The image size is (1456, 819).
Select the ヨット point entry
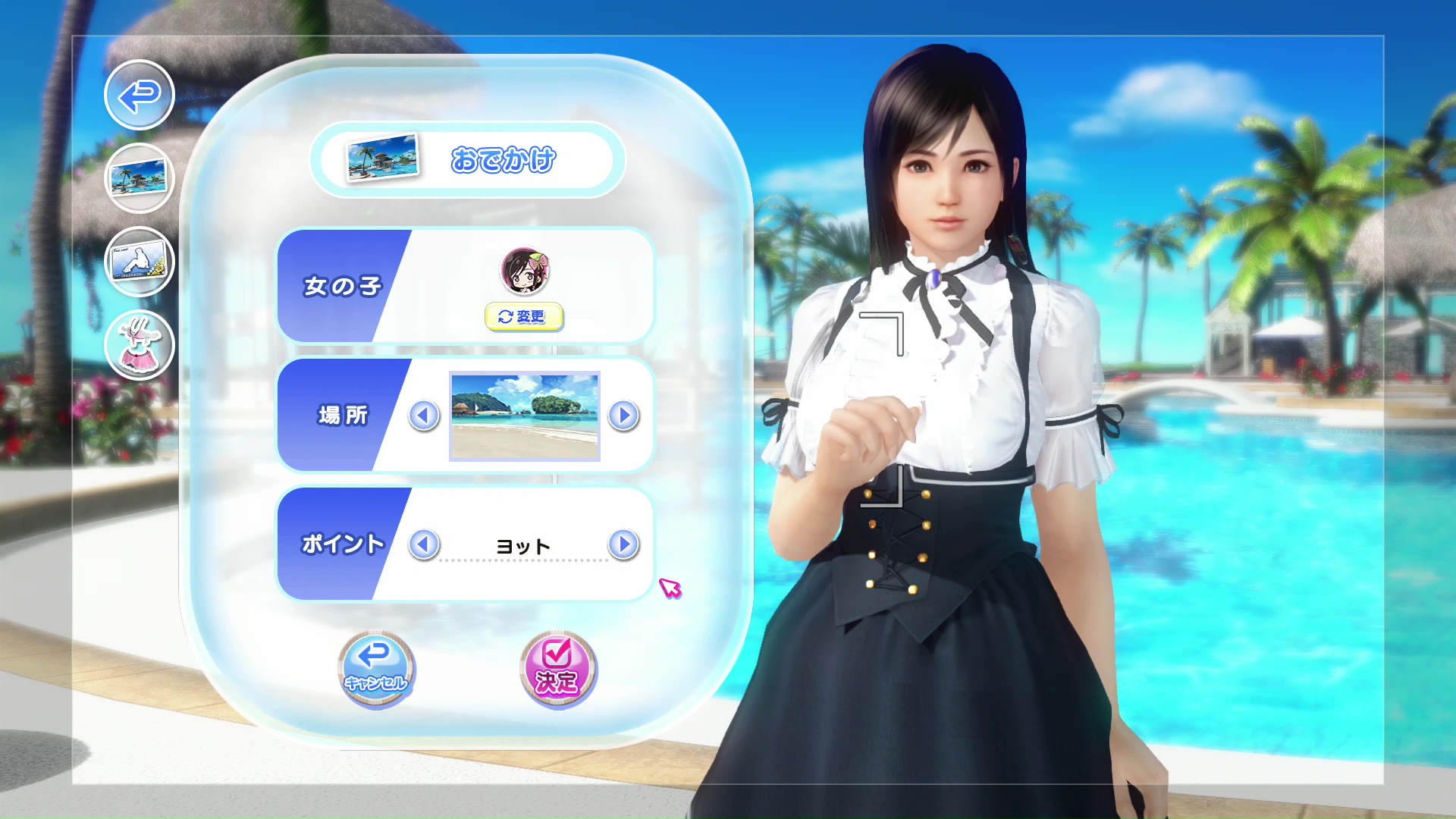(x=523, y=544)
